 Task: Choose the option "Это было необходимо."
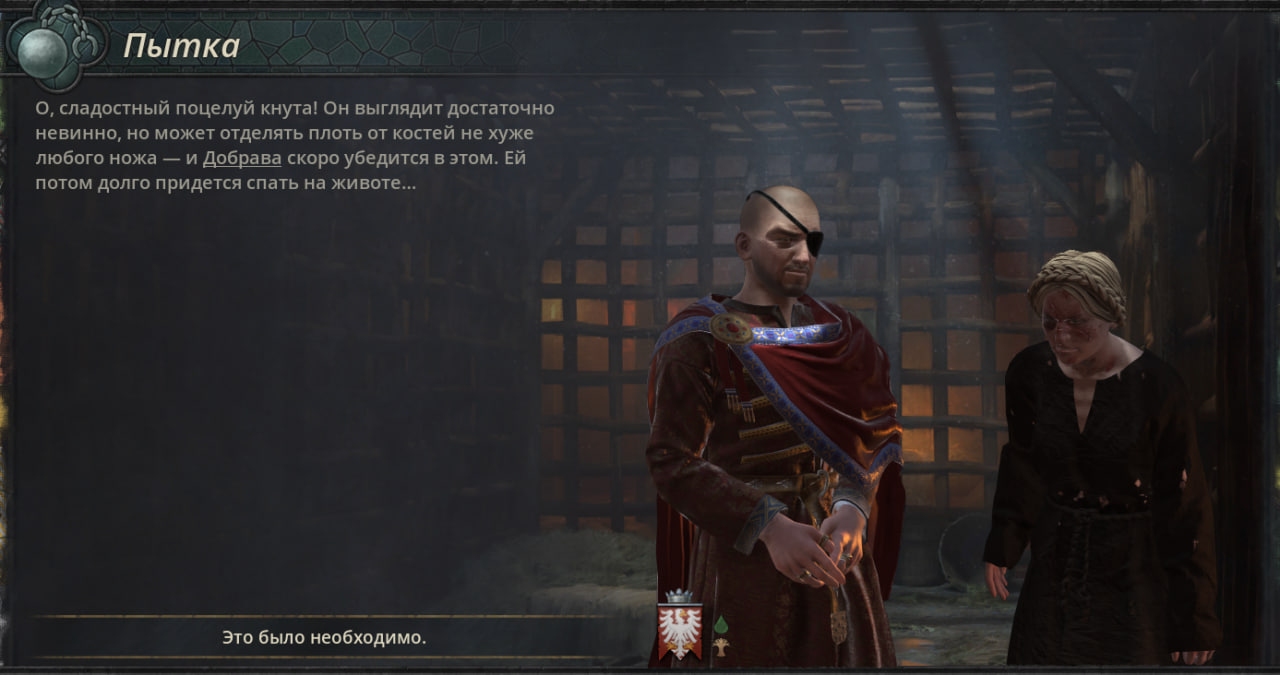(x=324, y=637)
